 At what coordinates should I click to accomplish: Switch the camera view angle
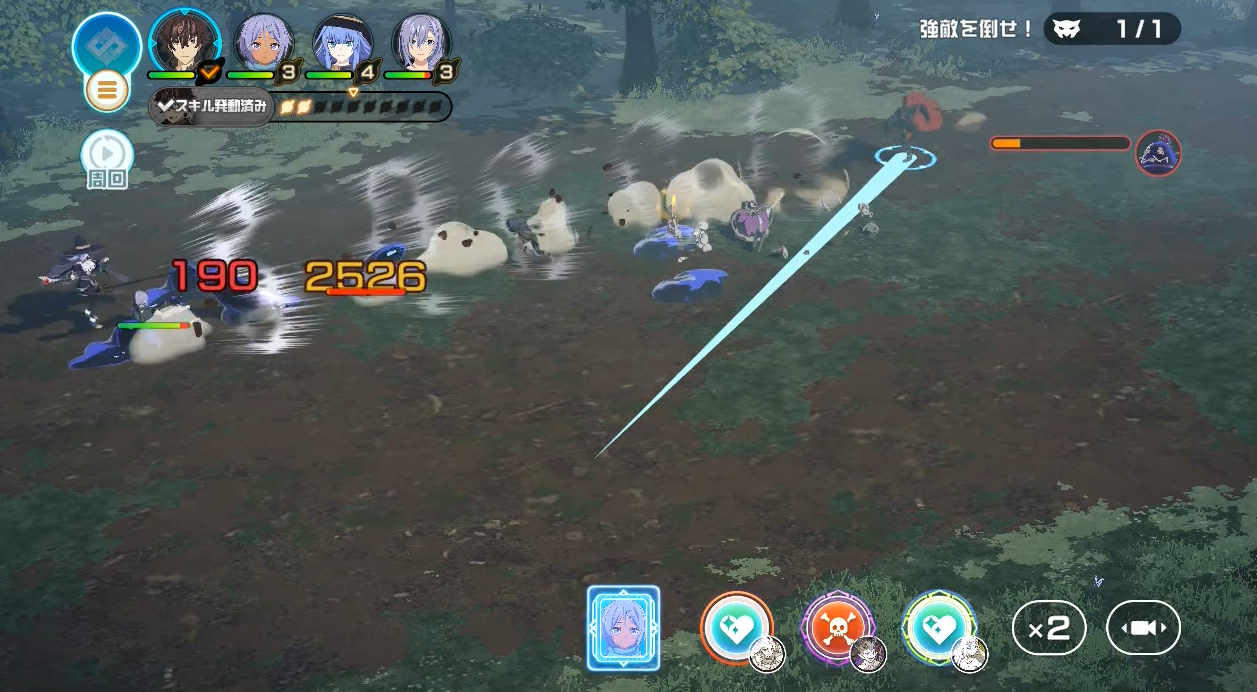pos(1143,628)
